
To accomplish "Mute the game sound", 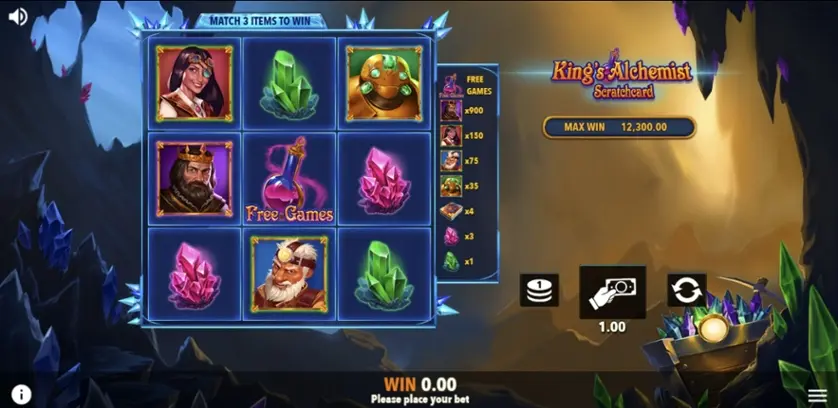I will (x=17, y=16).
